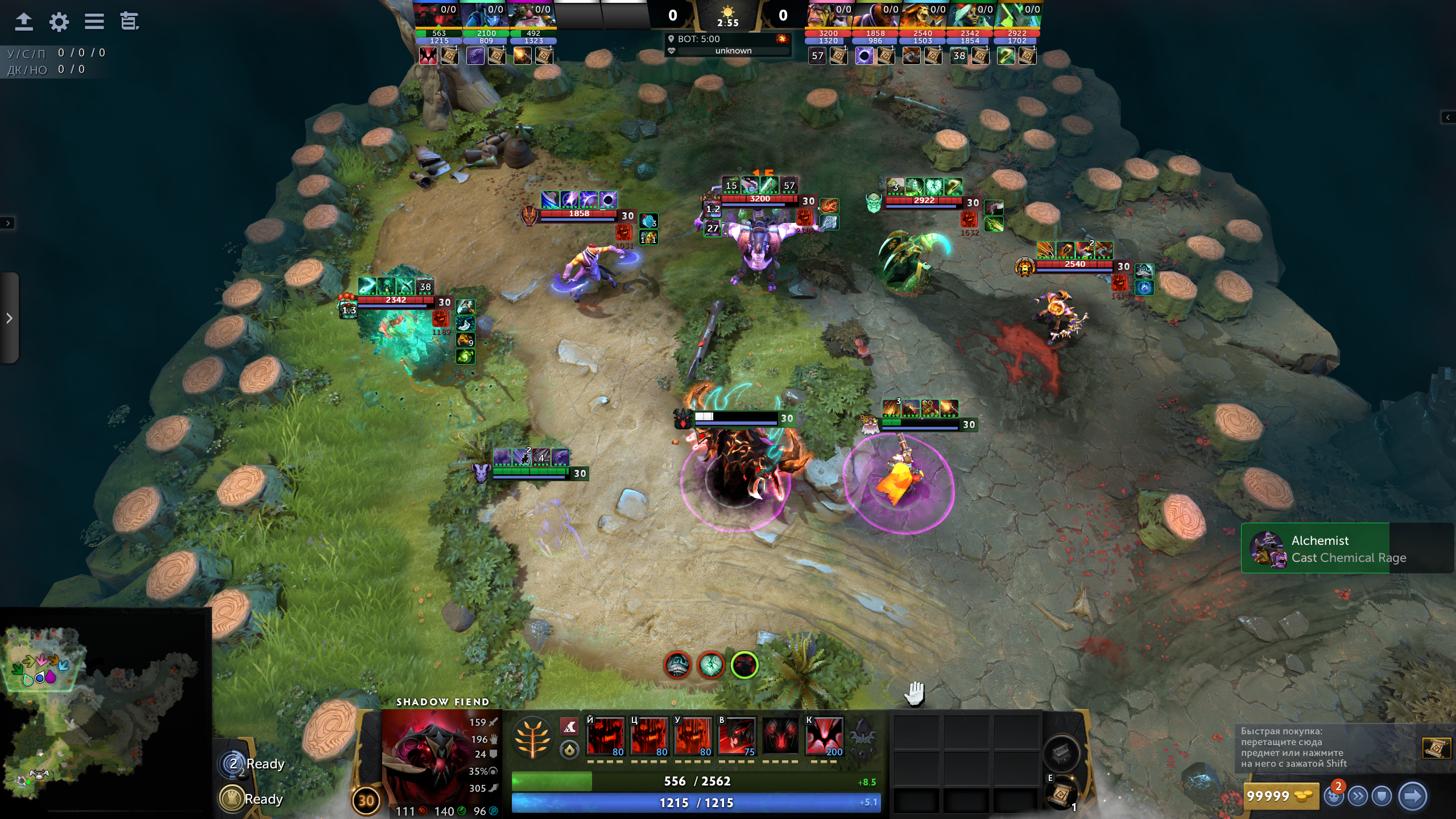The image size is (1456, 819).
Task: Click the shield button beside the gold
Action: (x=1382, y=796)
